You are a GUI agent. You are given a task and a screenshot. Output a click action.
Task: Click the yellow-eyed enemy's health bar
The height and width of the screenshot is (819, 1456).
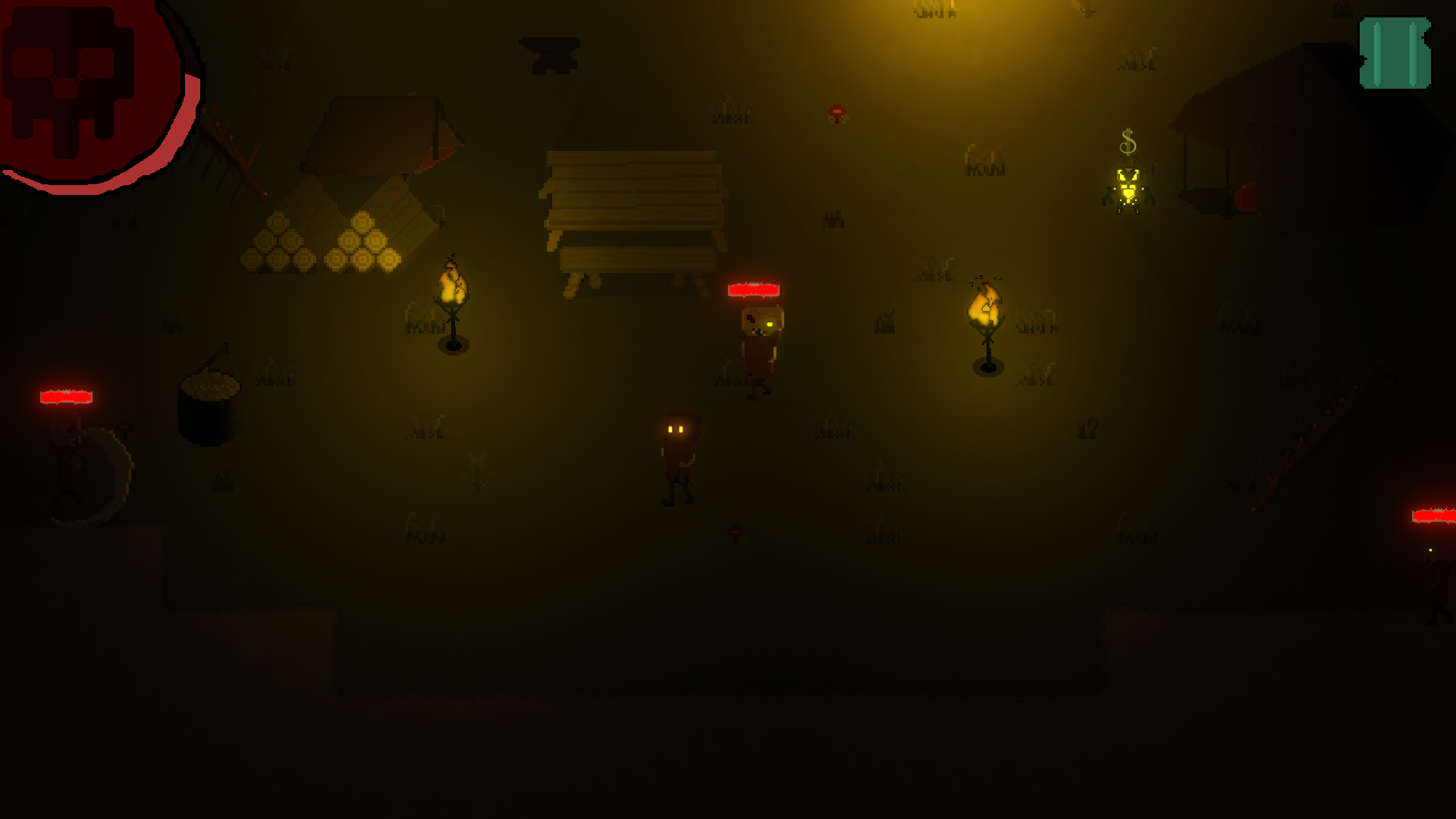[x=755, y=289]
